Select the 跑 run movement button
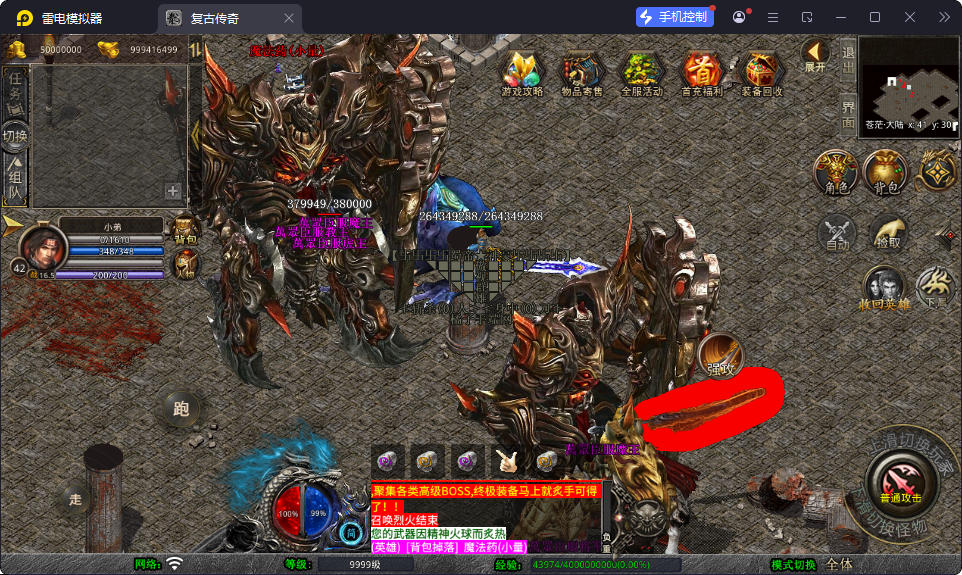962x575 pixels. click(181, 408)
